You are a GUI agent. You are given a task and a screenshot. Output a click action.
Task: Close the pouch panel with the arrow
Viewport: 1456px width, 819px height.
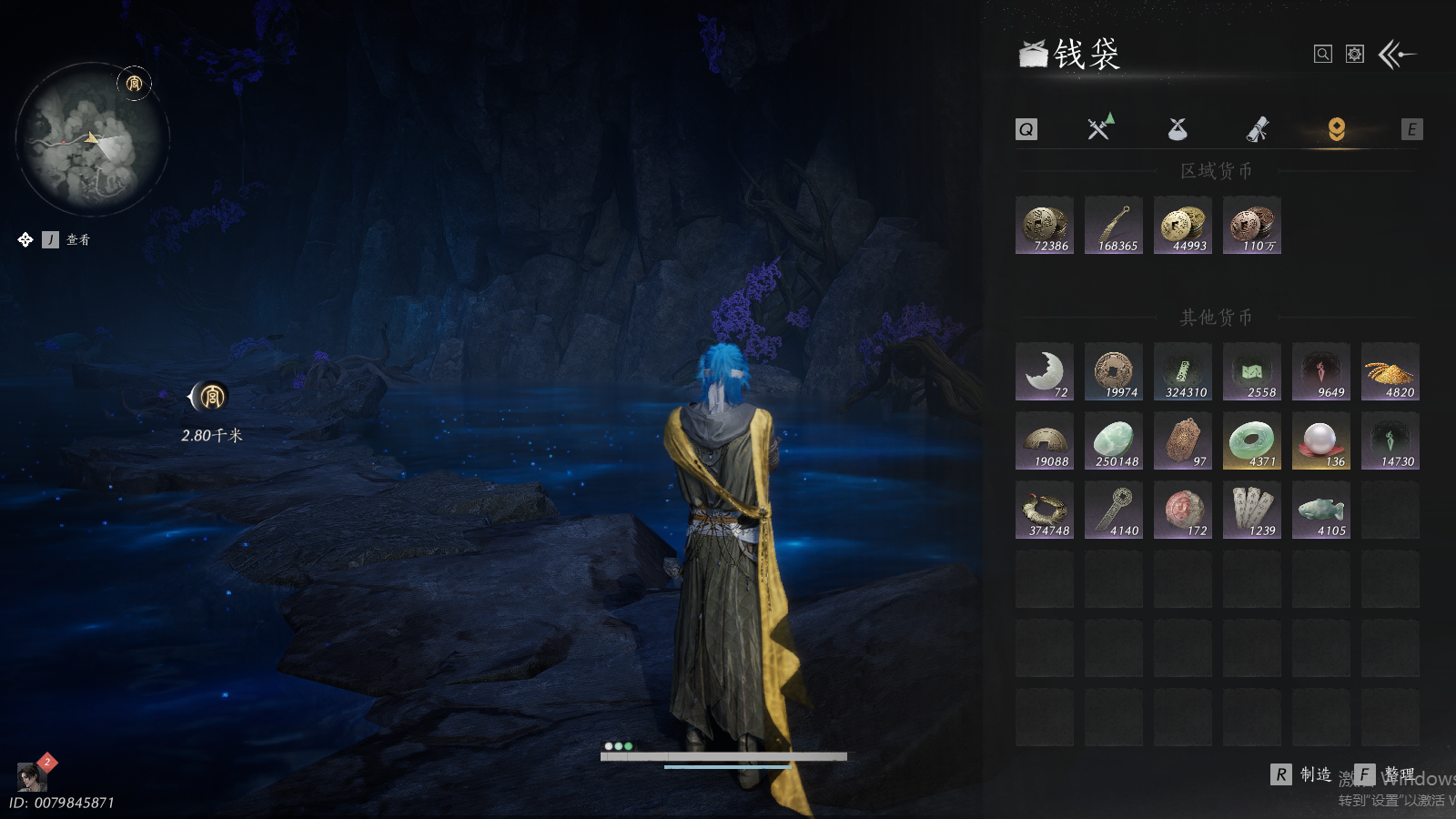click(x=1397, y=55)
